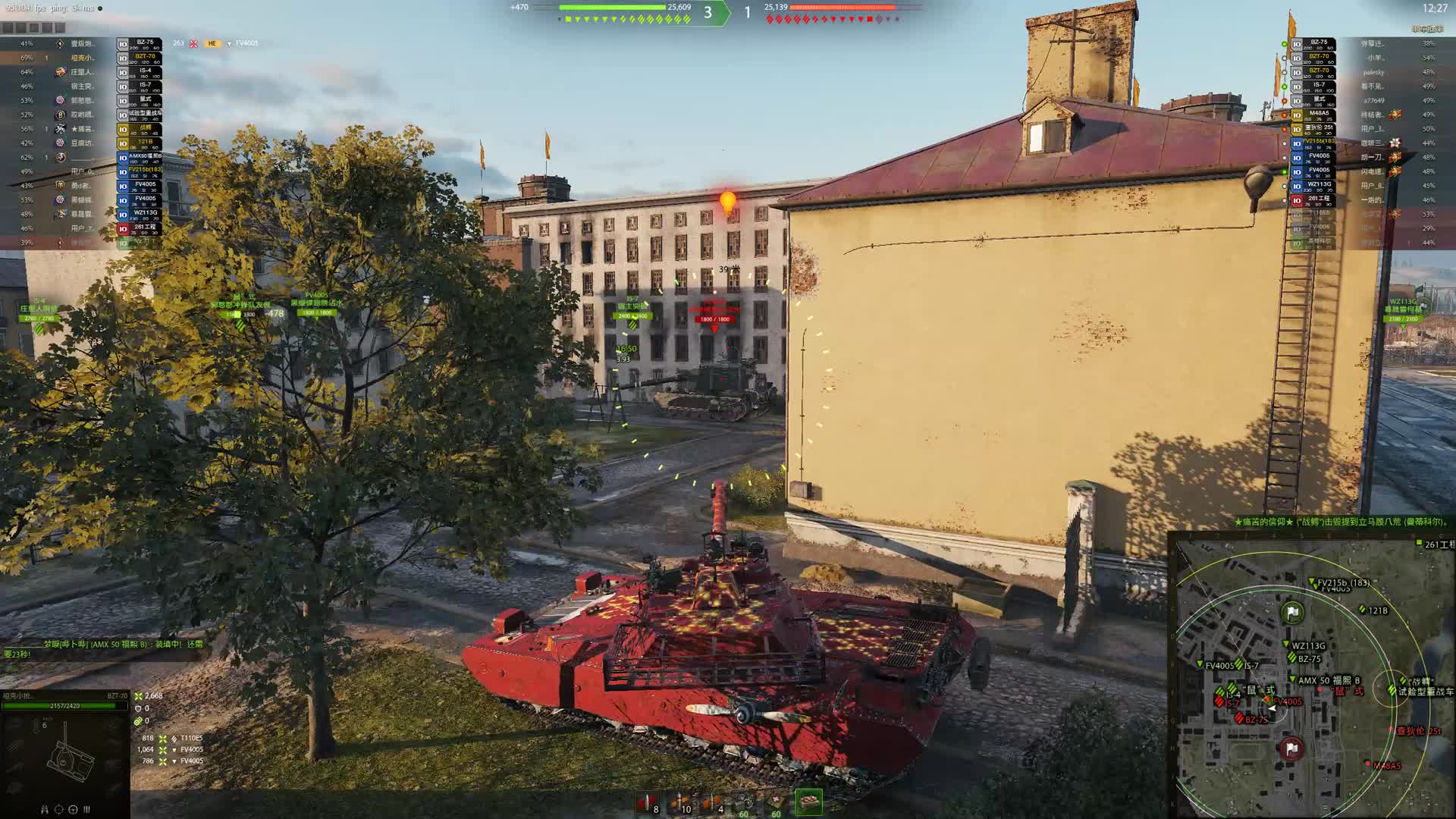Click the battle minimap
The height and width of the screenshot is (819, 1456).
pos(1313,676)
